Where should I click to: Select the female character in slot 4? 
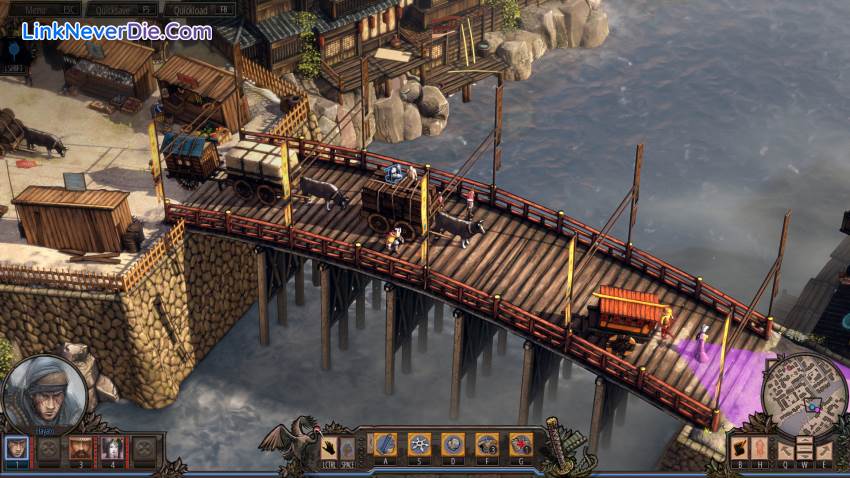(x=111, y=448)
